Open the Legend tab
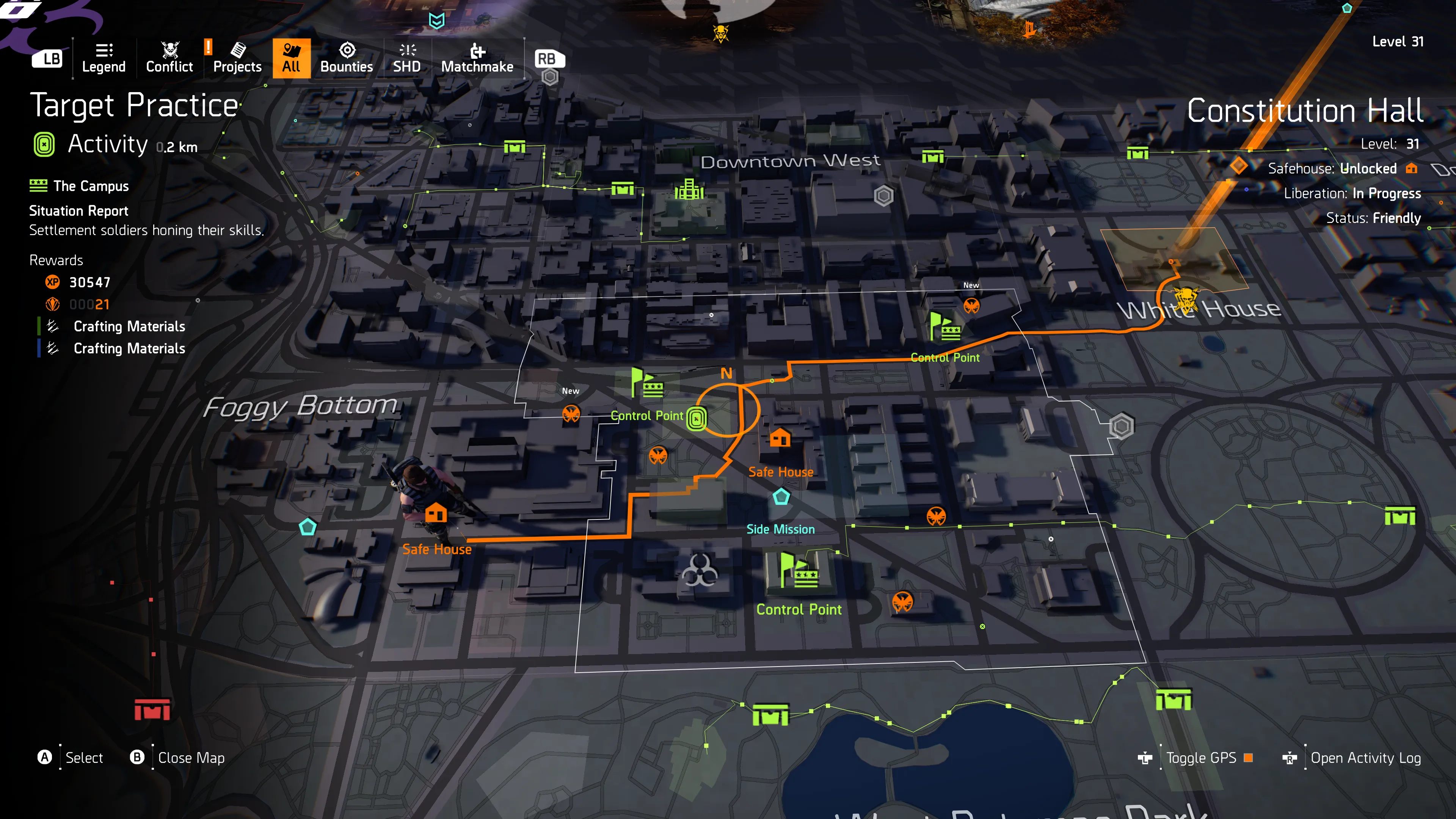Viewport: 1456px width, 819px height. (104, 58)
